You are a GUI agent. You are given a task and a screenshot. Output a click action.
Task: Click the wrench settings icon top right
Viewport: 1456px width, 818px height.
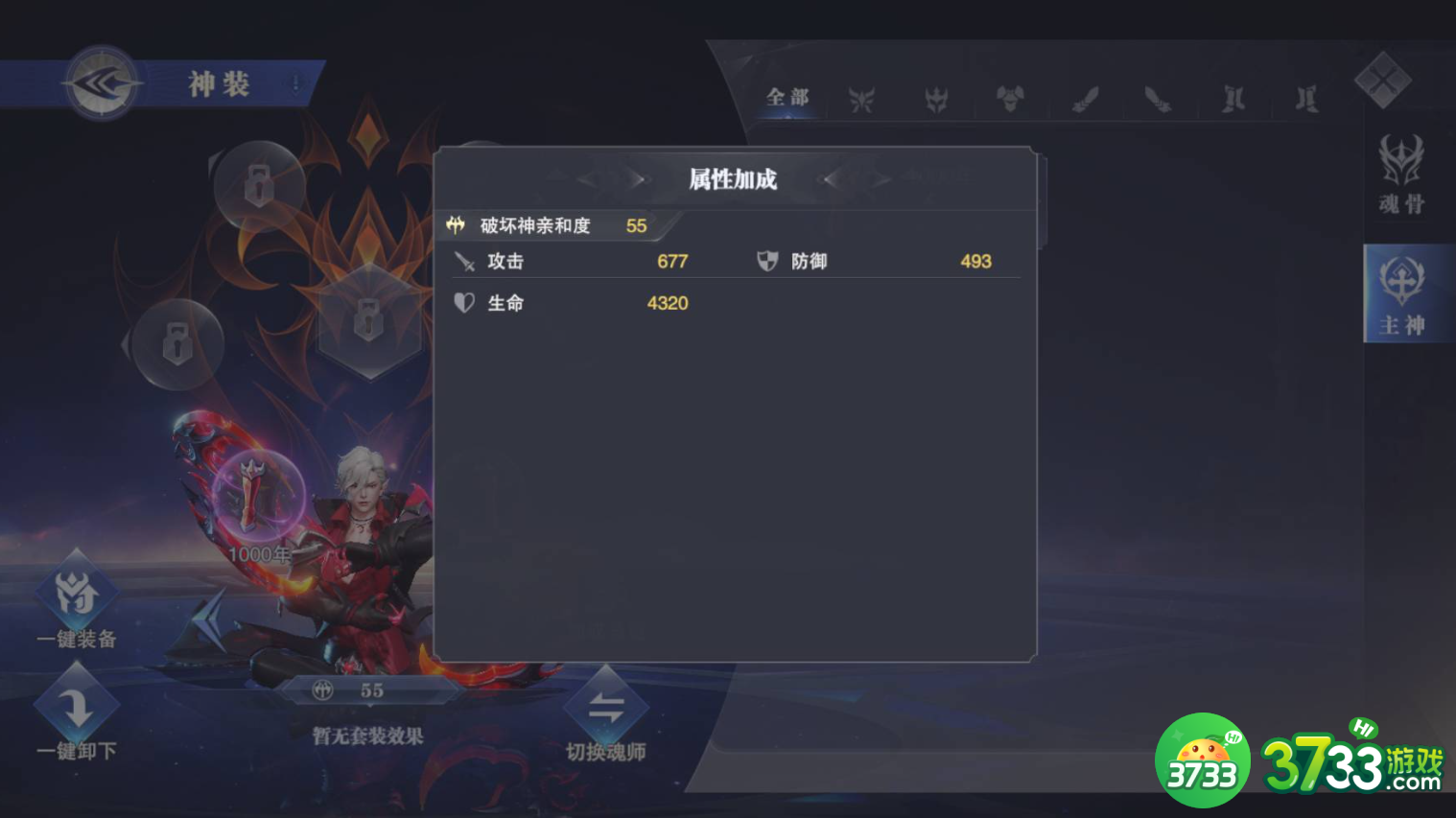[1382, 79]
